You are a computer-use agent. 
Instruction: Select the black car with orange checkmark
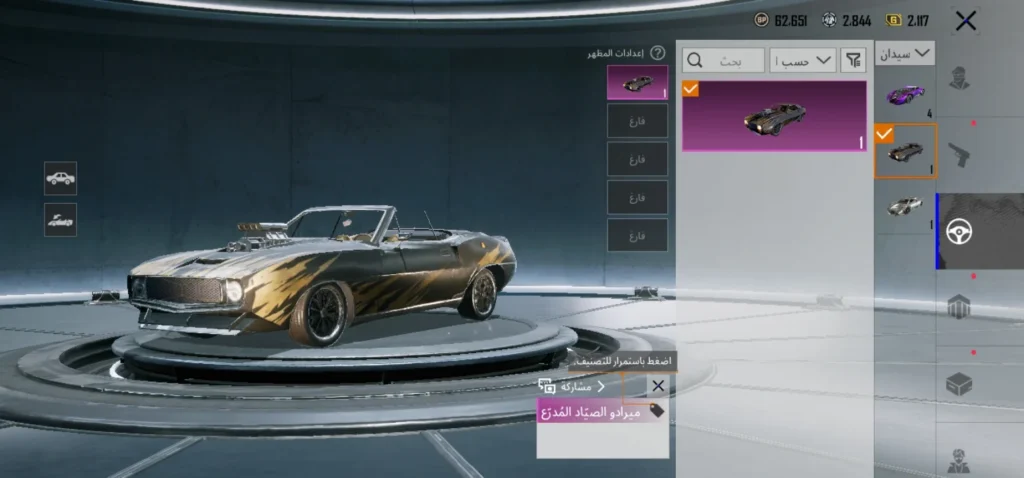coord(905,151)
